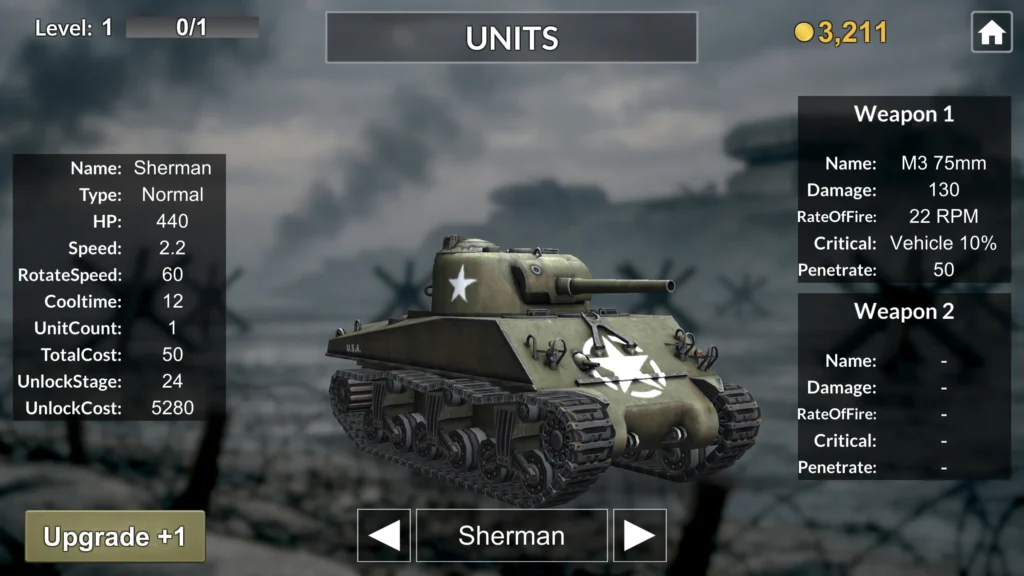Return to the home screen
The width and height of the screenshot is (1024, 576).
click(x=991, y=33)
